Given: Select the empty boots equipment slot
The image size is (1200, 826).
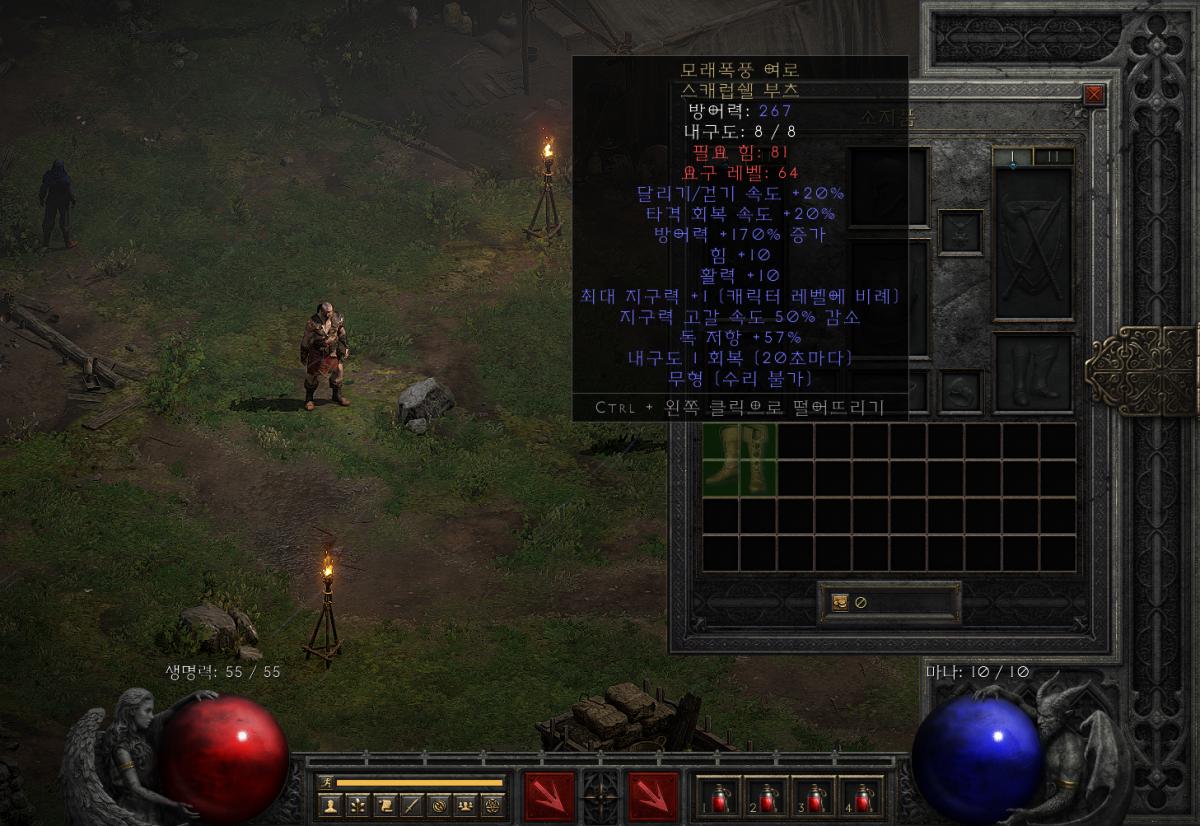Looking at the screenshot, I should coord(1034,372).
